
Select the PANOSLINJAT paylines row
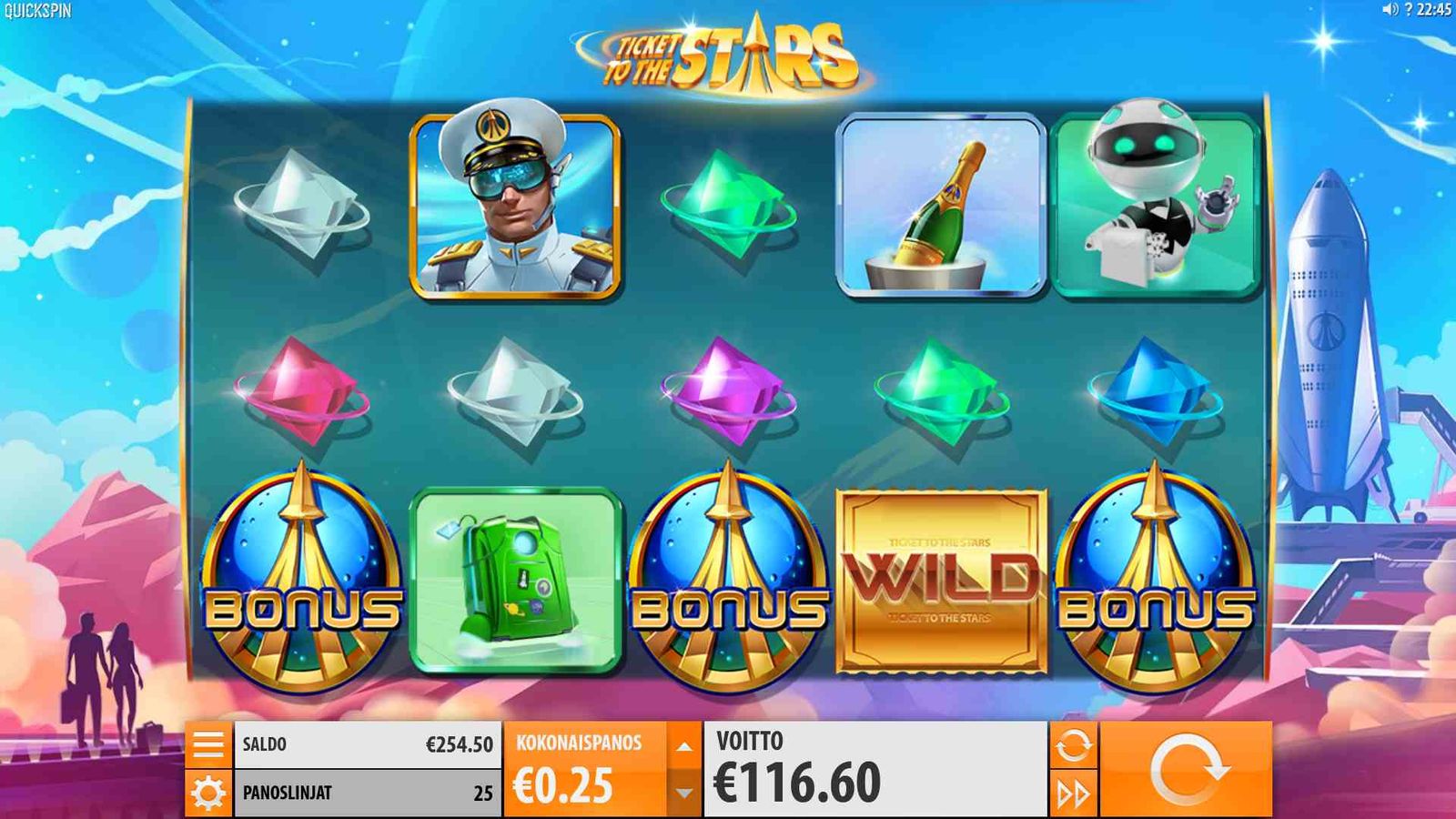364,793
